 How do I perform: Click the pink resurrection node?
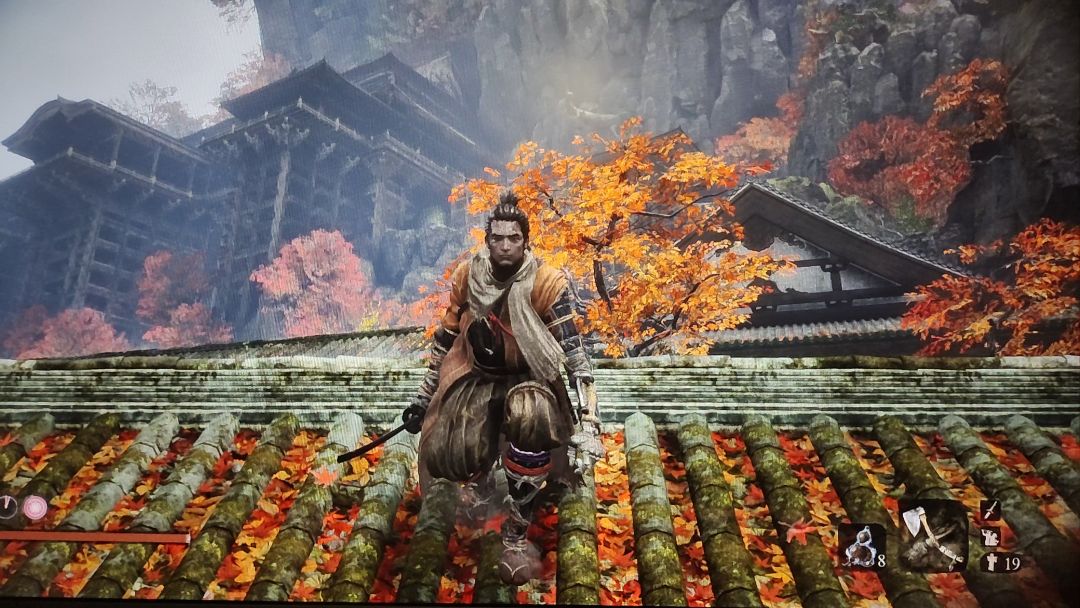[35, 508]
